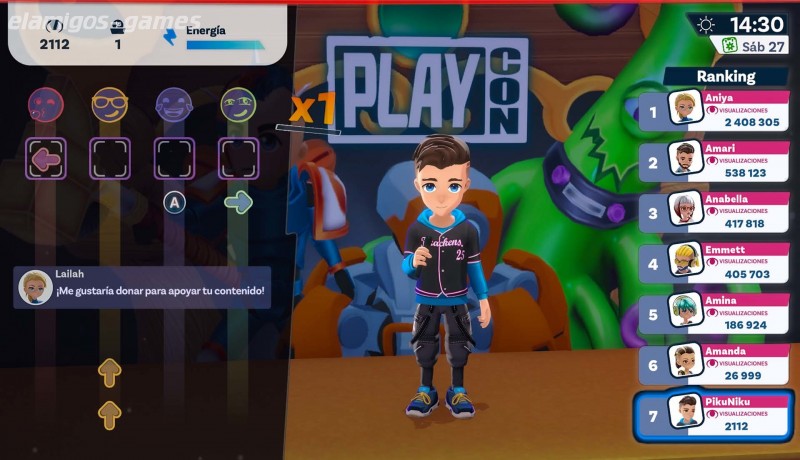
Task: Hit the target slot holding the left arrow
Action: (46, 158)
